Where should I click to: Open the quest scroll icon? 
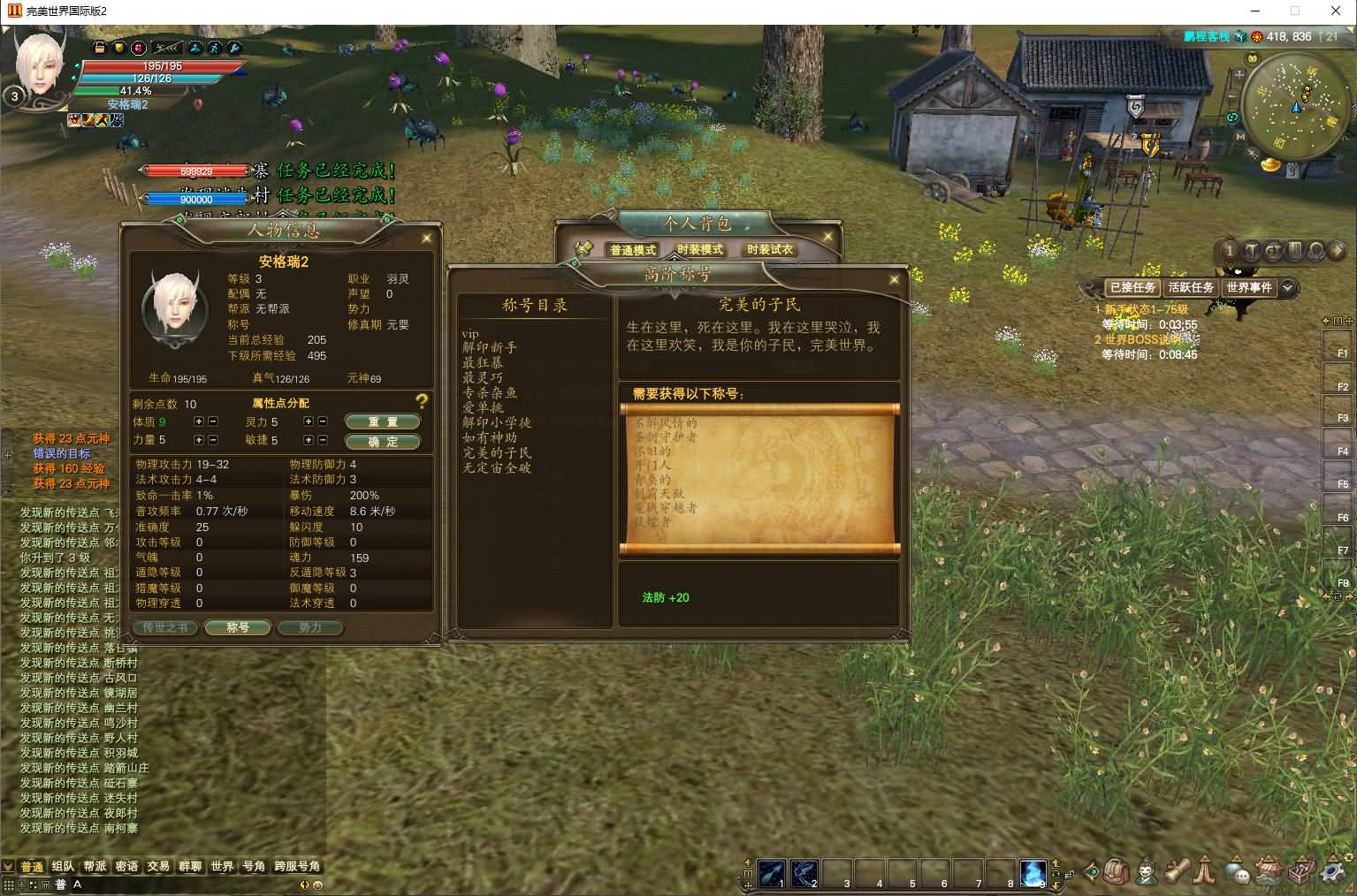tap(1178, 872)
